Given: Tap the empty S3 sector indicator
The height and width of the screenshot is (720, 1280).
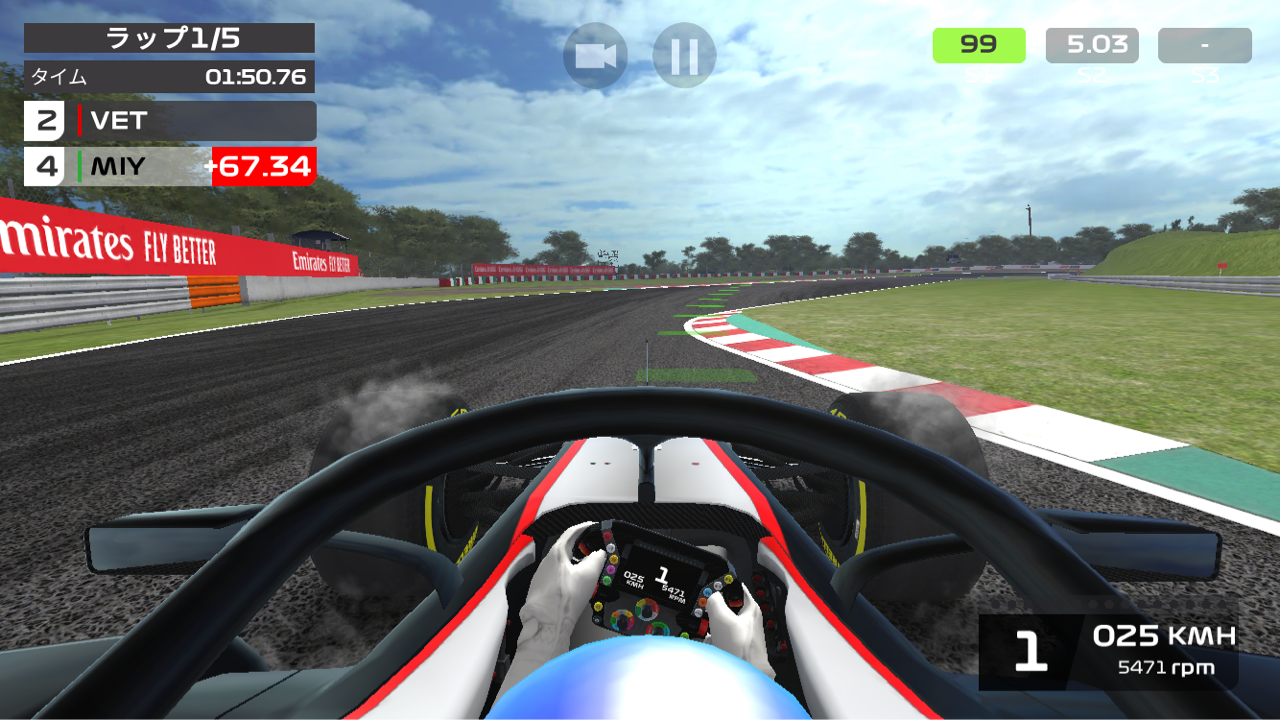Looking at the screenshot, I should pyautogui.click(x=1204, y=44).
